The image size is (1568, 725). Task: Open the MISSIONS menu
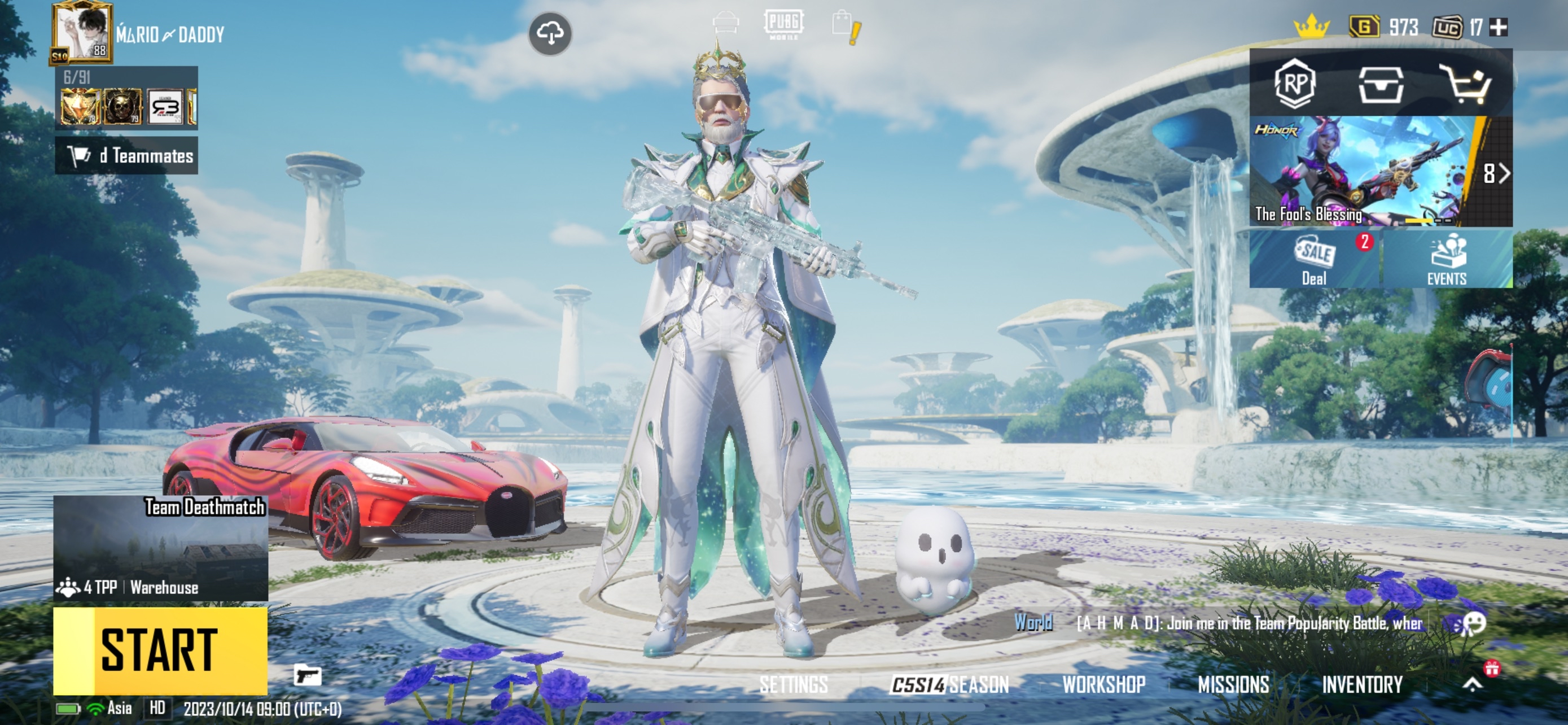coord(1233,685)
